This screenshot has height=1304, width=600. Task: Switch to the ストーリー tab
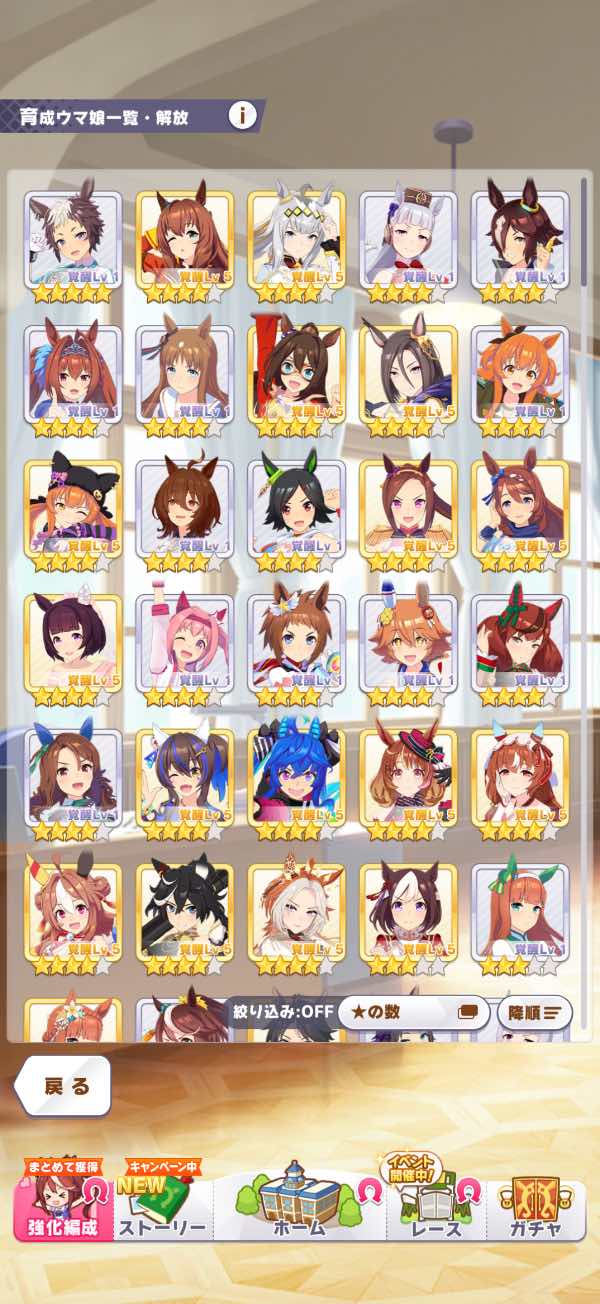[162, 1208]
